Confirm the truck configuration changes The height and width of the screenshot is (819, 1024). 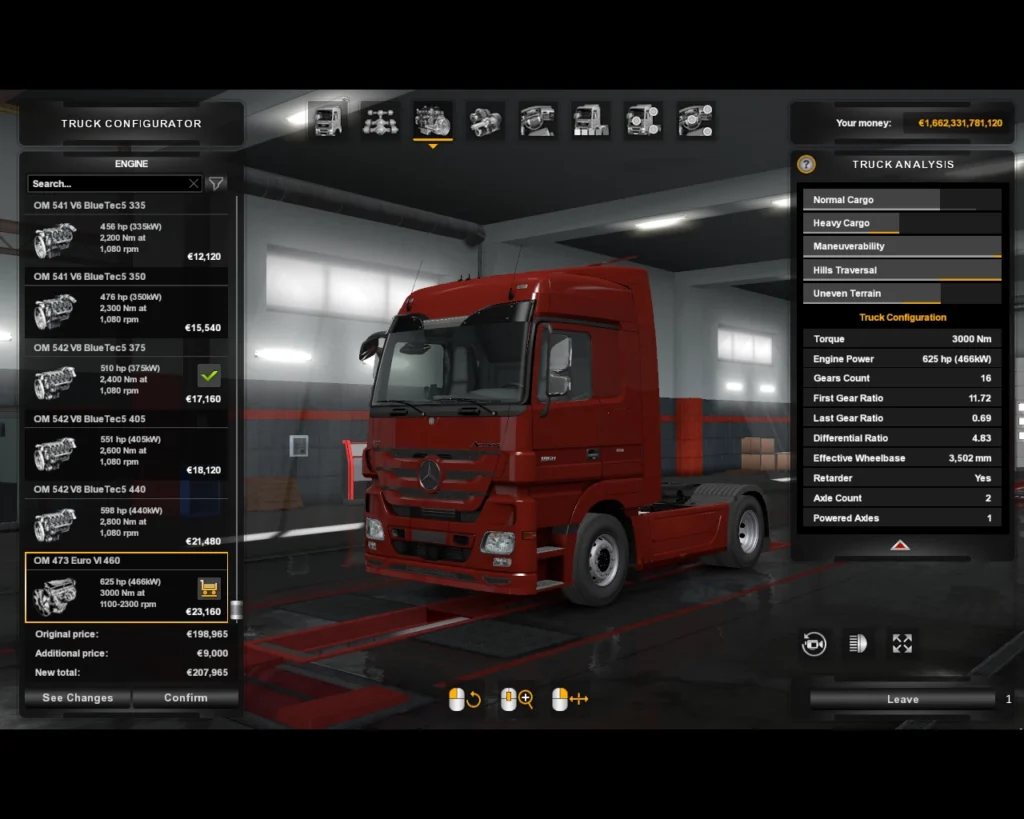pos(185,698)
